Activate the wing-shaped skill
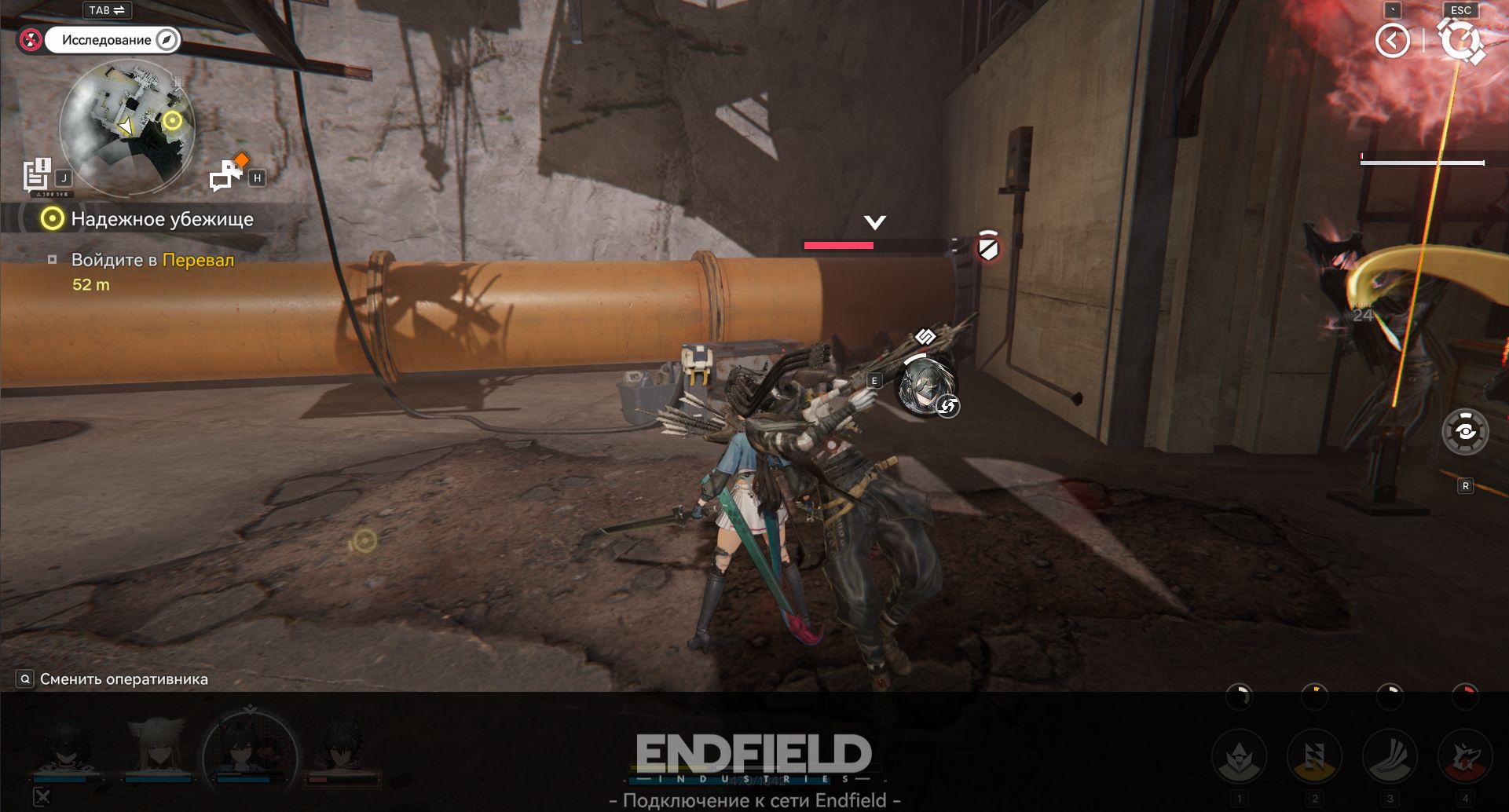The width and height of the screenshot is (1509, 812). point(1390,757)
